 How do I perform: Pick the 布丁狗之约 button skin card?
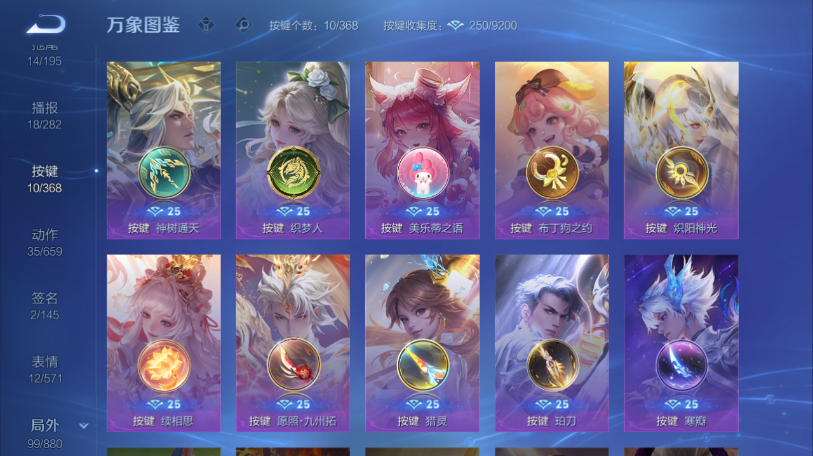(x=552, y=150)
